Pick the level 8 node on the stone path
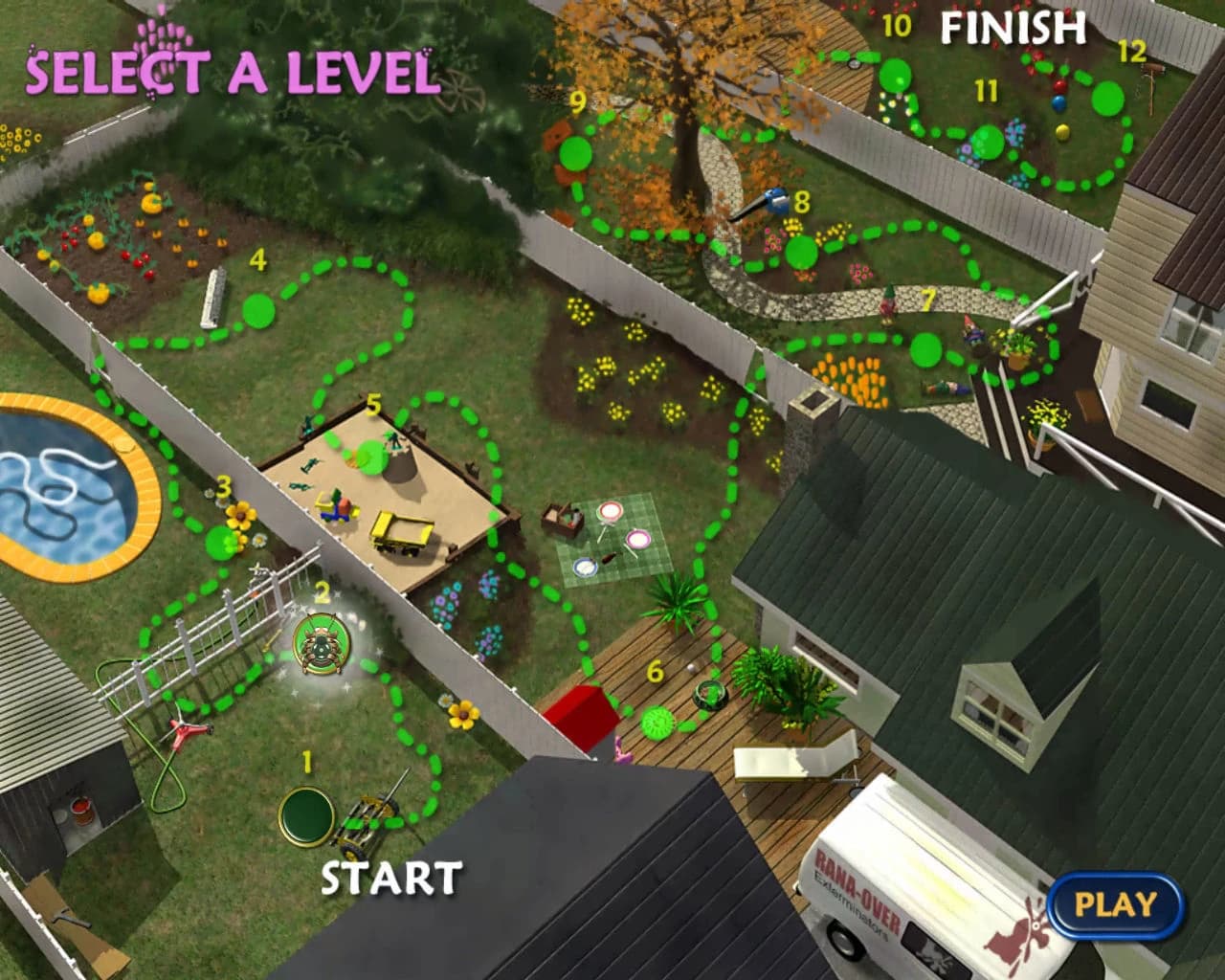The image size is (1225, 980). [802, 252]
